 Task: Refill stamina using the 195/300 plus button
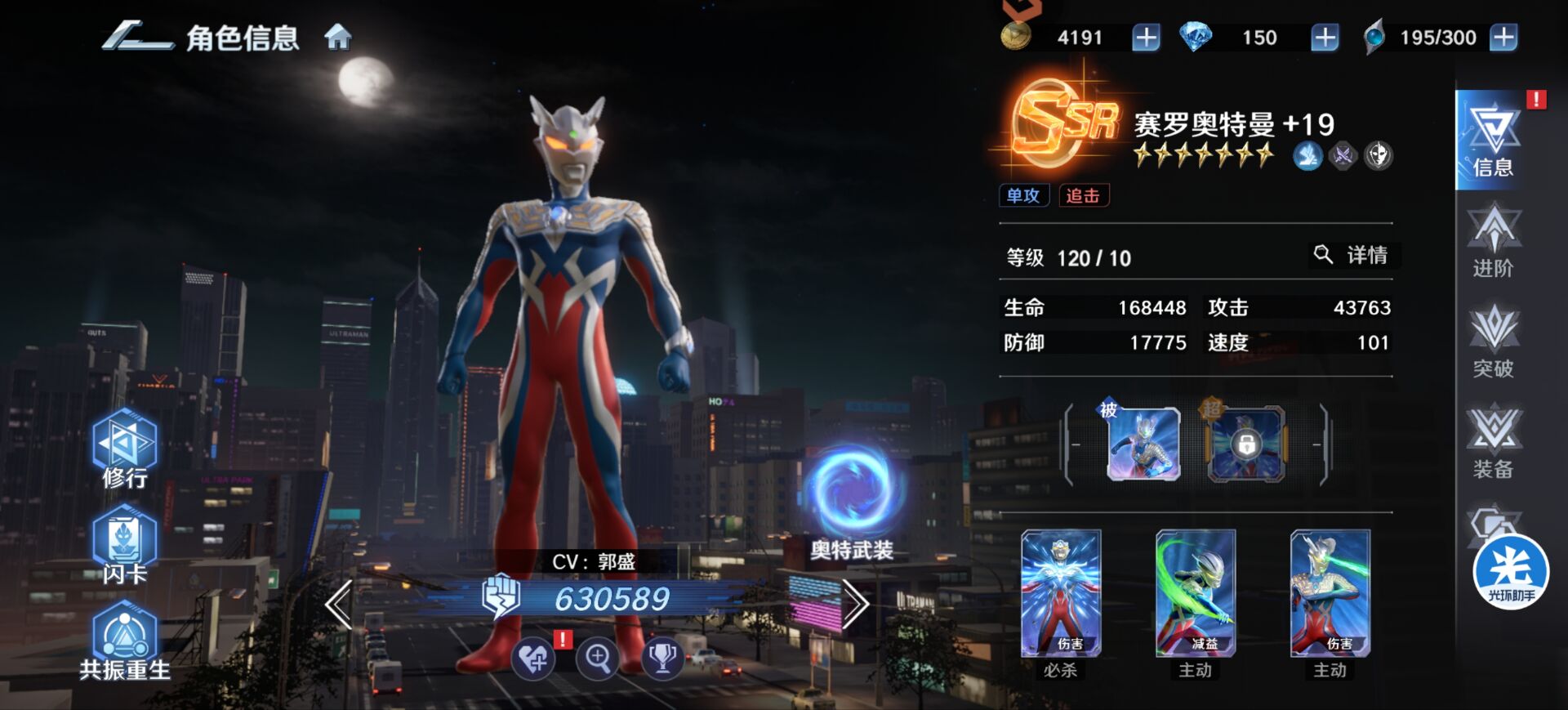point(1503,38)
